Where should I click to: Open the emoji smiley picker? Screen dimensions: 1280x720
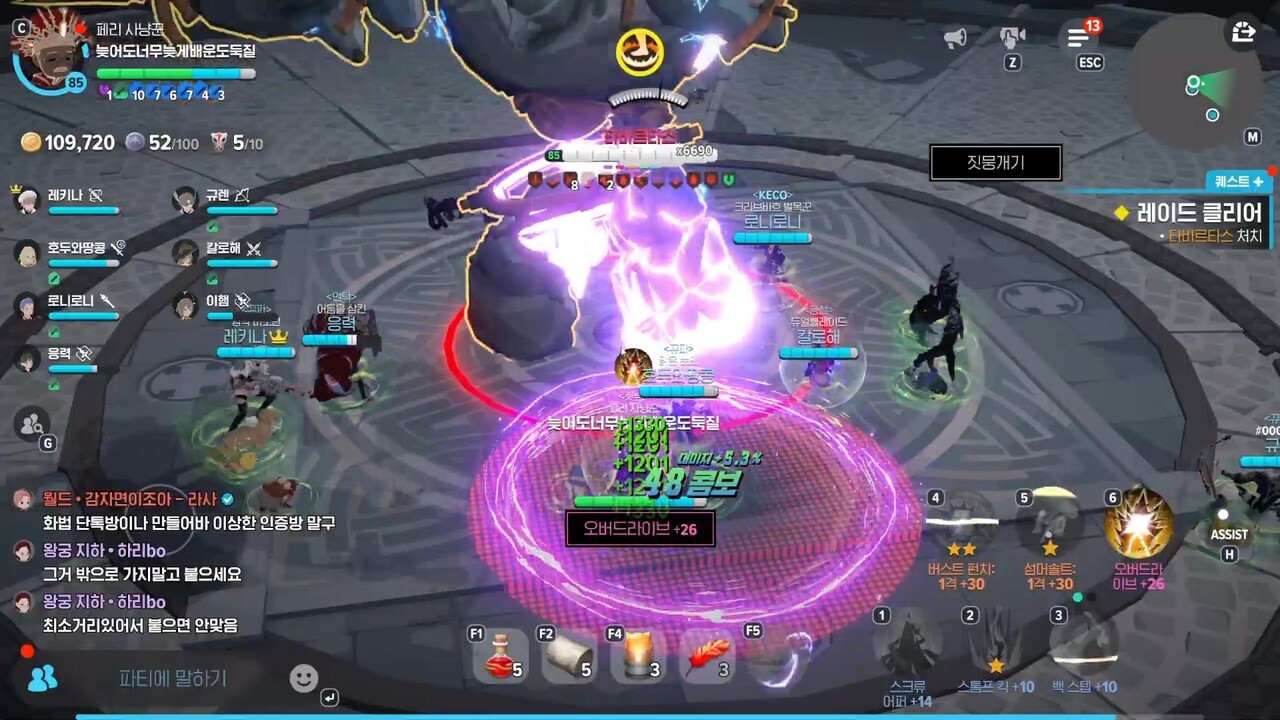pyautogui.click(x=304, y=679)
